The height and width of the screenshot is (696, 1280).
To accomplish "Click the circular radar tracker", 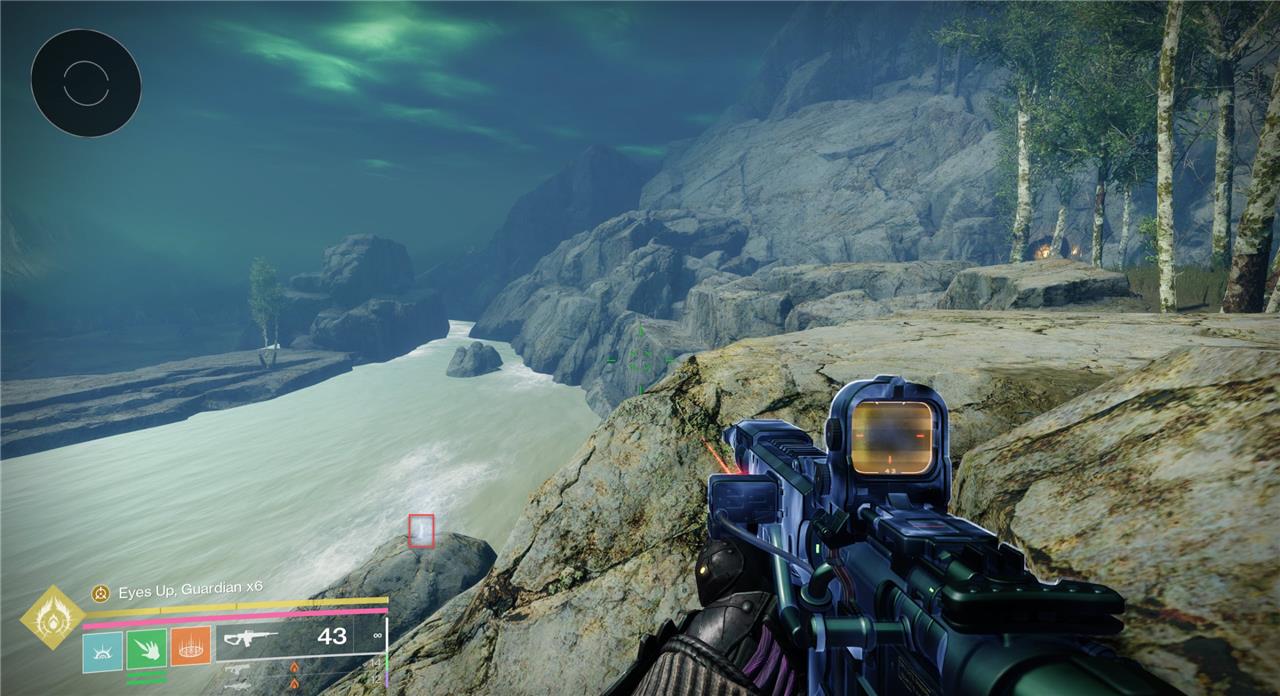I will pyautogui.click(x=86, y=83).
